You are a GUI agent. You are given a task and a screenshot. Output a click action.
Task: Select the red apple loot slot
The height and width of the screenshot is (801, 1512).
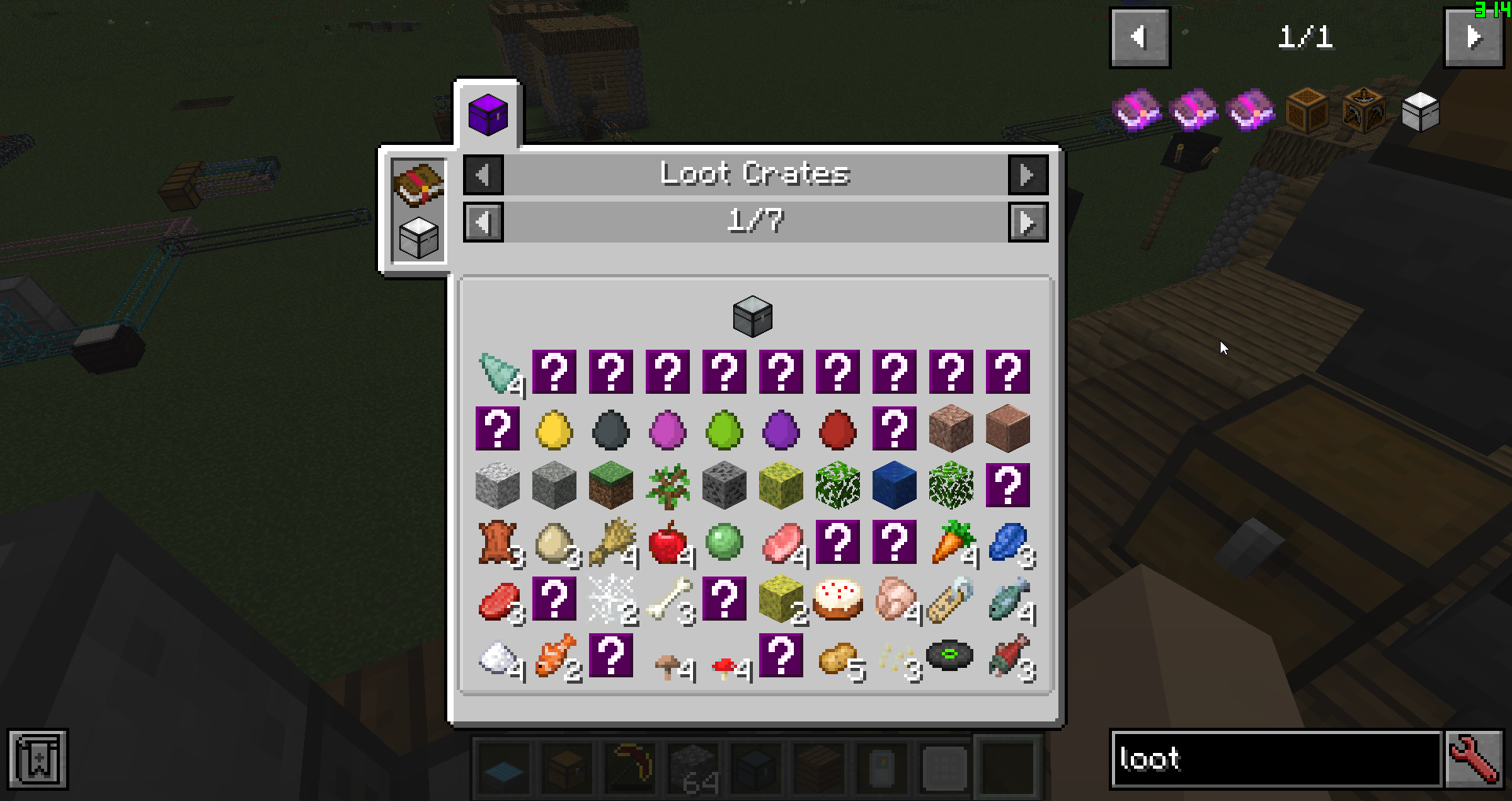668,543
